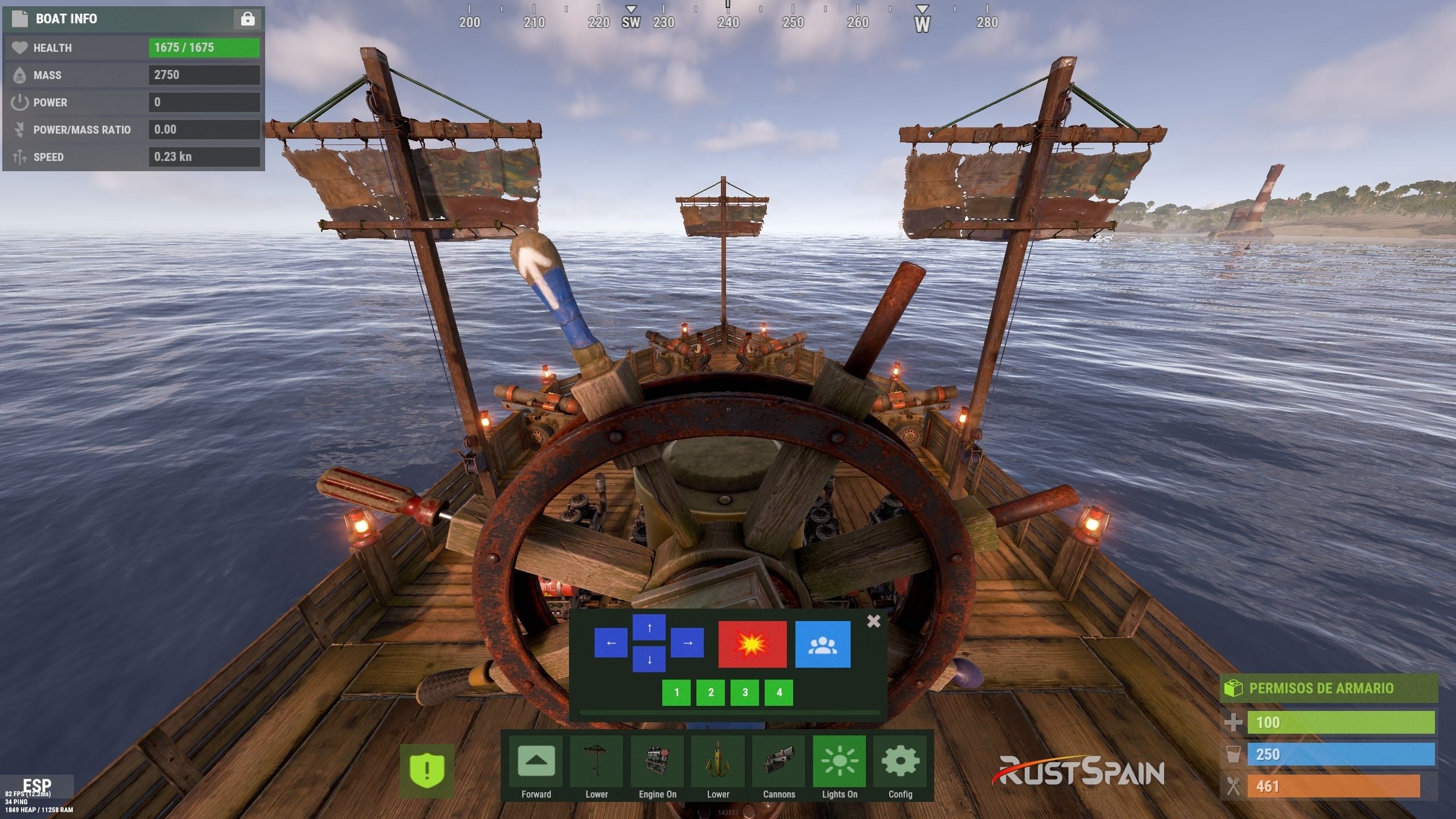Aim cannons with the left arrow
The width and height of the screenshot is (1456, 819).
coord(611,643)
